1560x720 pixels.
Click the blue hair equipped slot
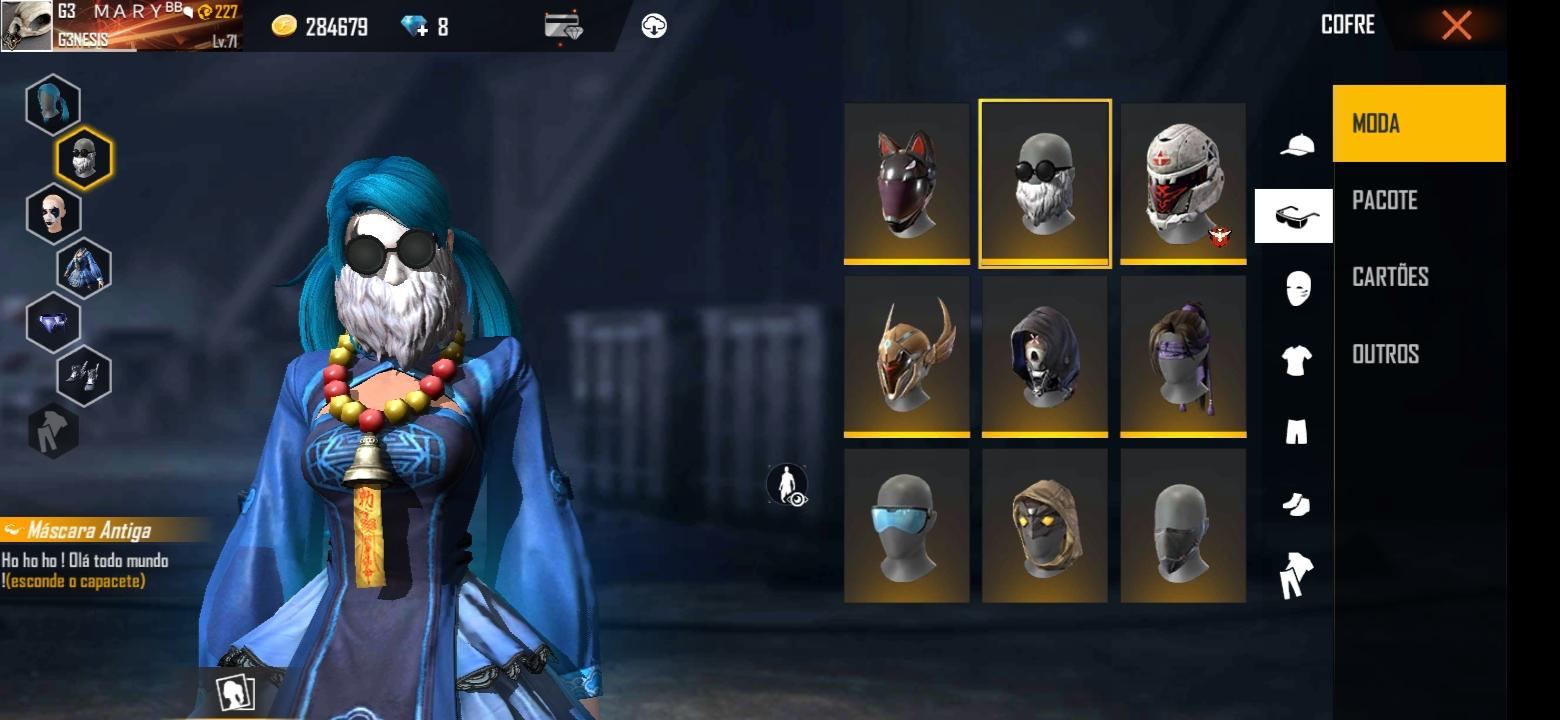[x=53, y=104]
